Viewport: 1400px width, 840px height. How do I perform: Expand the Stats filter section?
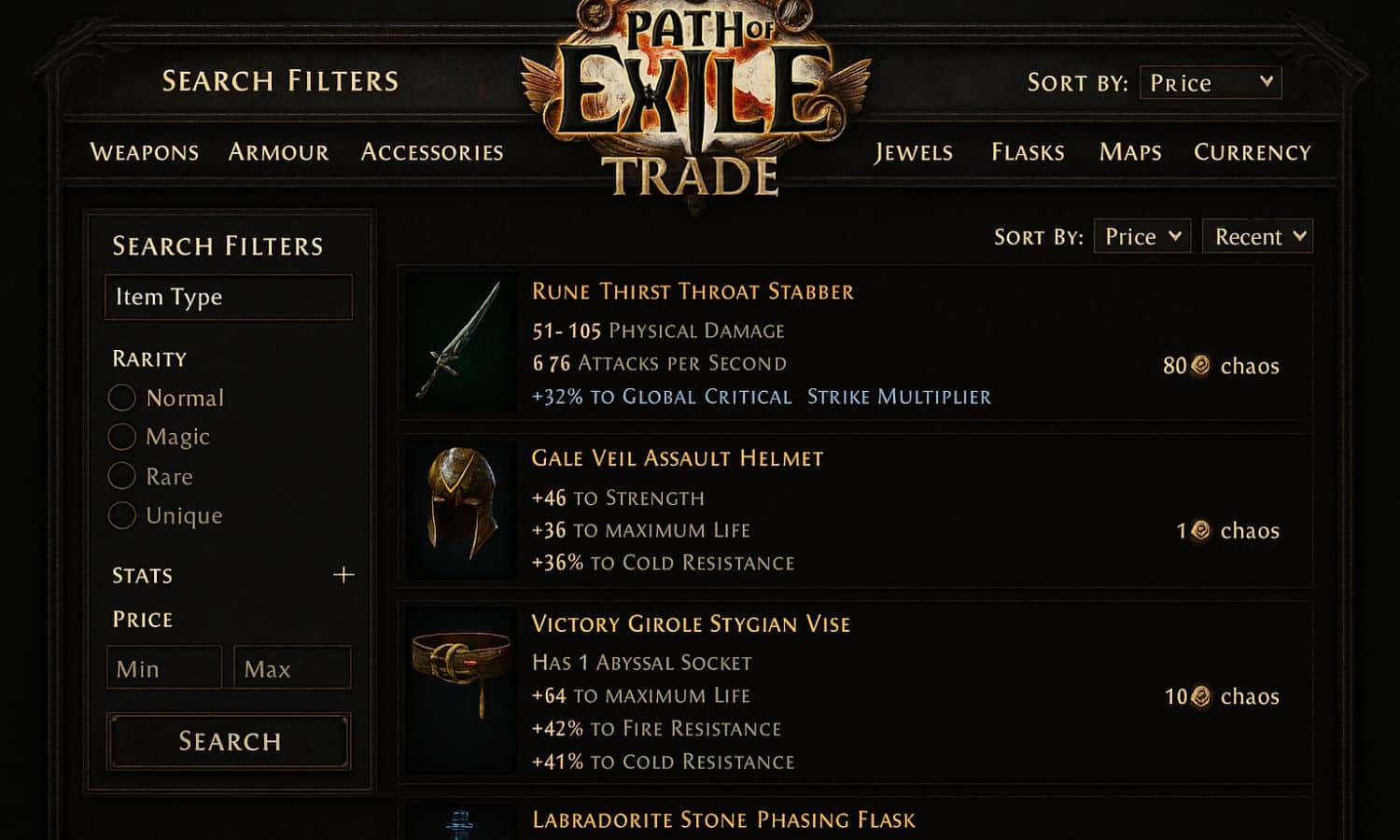(x=343, y=574)
